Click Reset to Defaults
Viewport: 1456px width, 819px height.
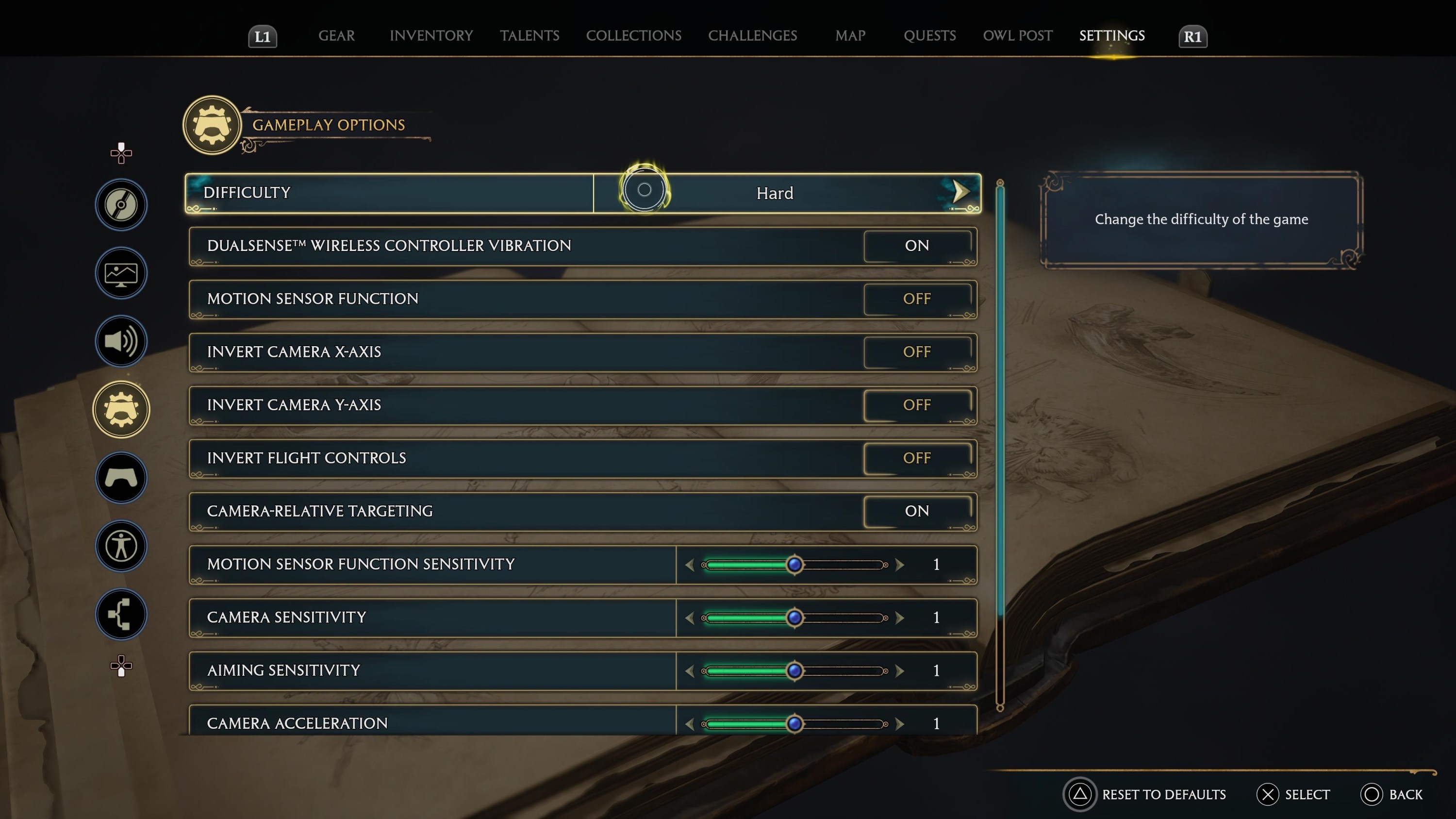[x=1144, y=794]
